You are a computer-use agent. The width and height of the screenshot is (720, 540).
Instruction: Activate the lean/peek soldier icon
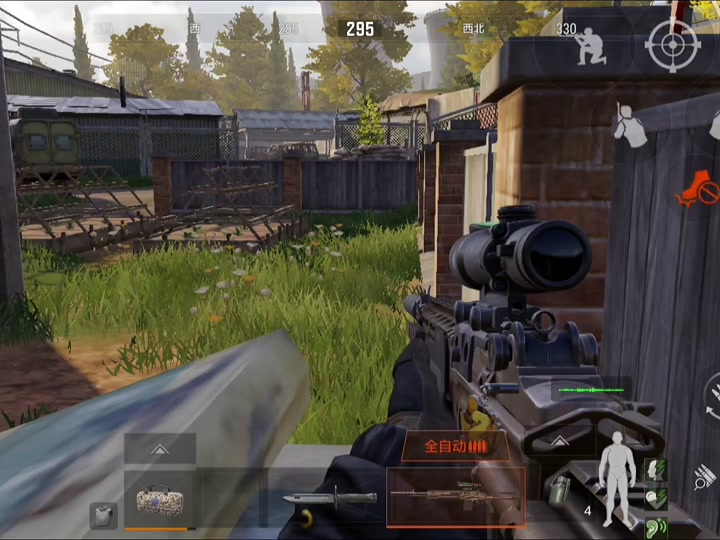click(630, 125)
